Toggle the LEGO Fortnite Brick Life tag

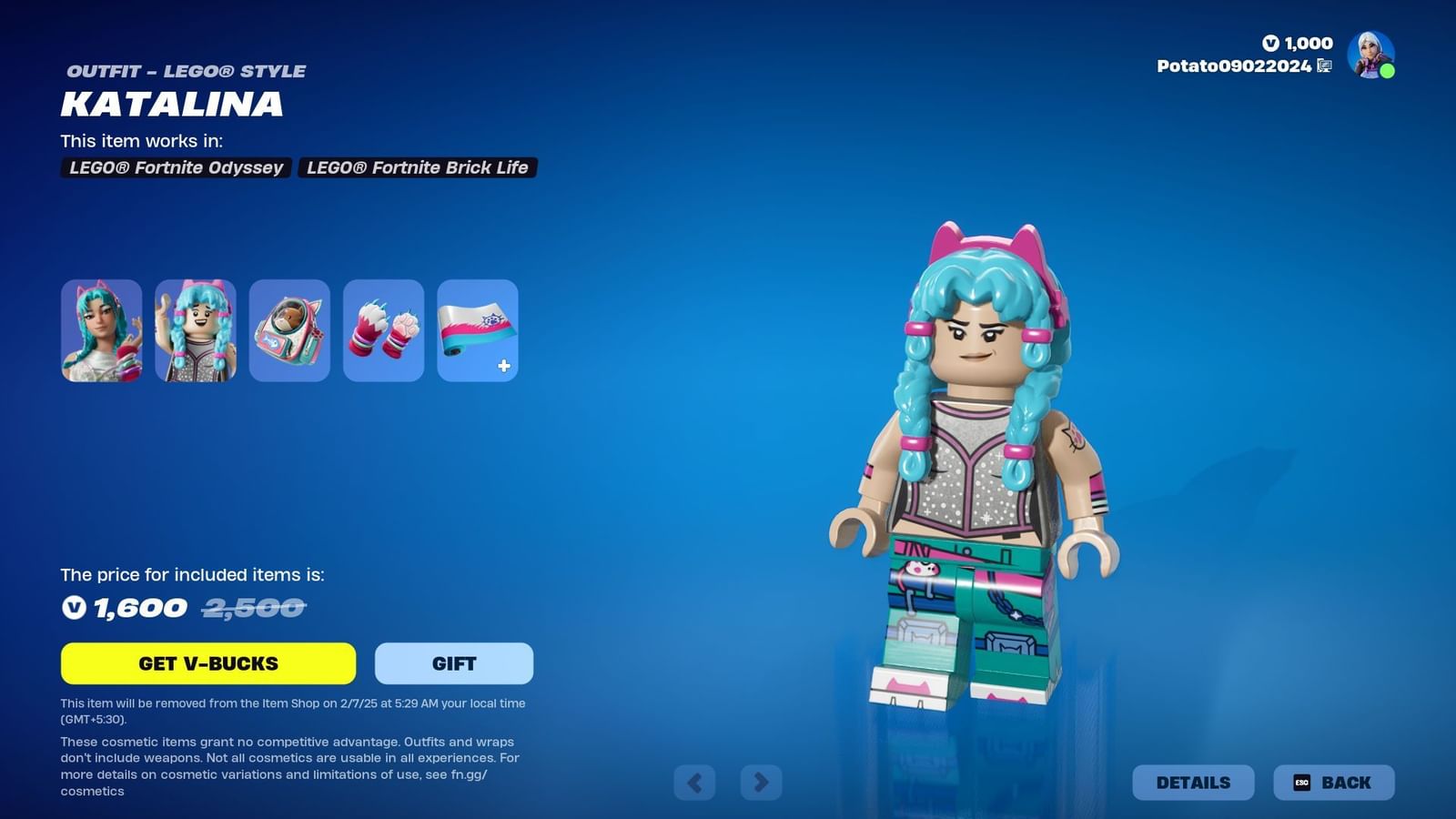click(x=416, y=167)
